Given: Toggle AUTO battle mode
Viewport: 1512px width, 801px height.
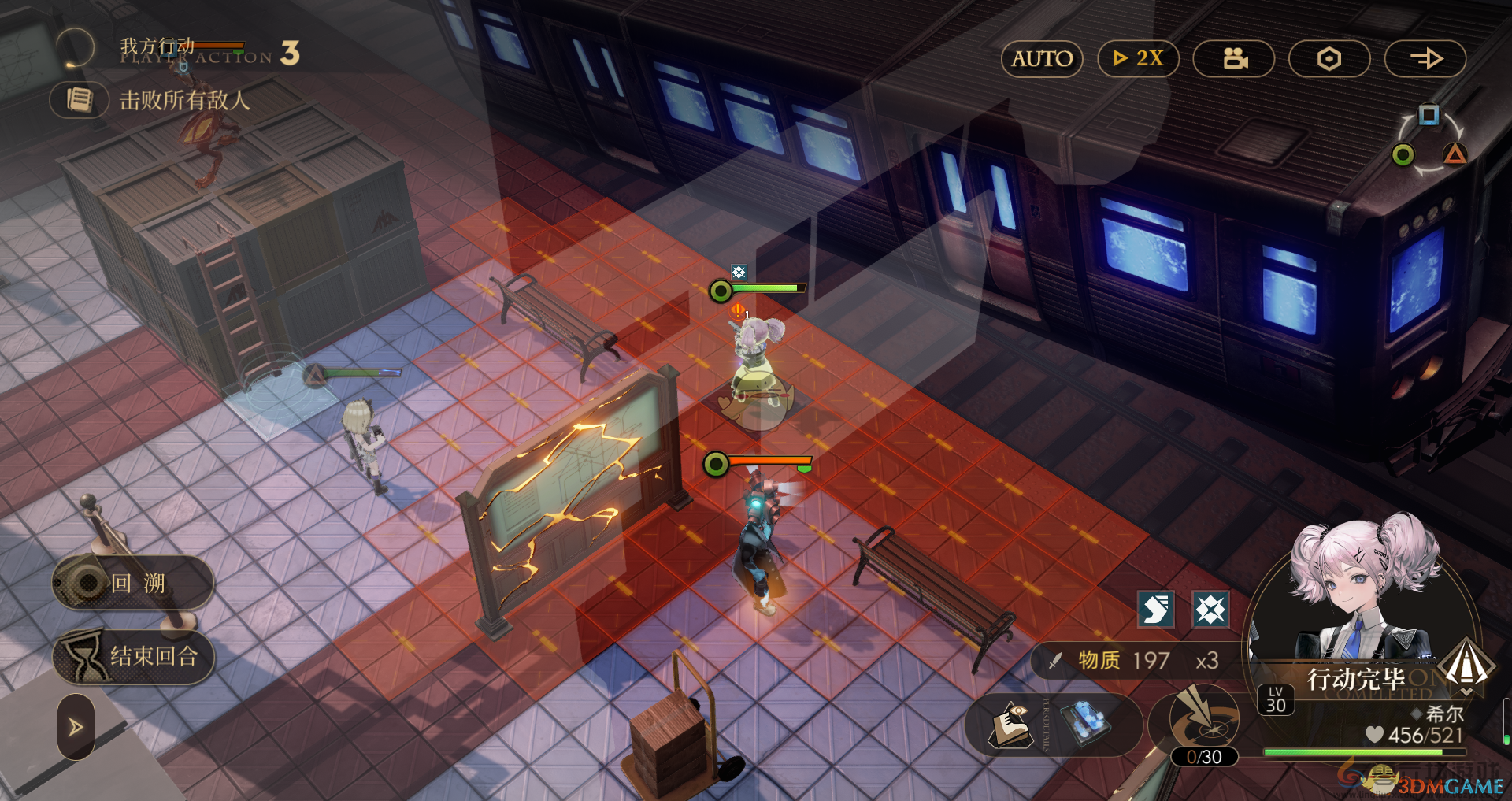Looking at the screenshot, I should tap(1042, 59).
